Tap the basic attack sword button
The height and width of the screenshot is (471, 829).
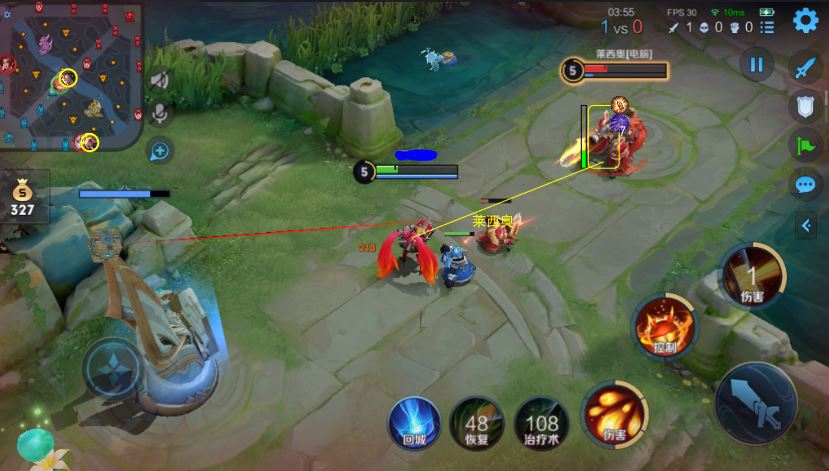pos(757,403)
